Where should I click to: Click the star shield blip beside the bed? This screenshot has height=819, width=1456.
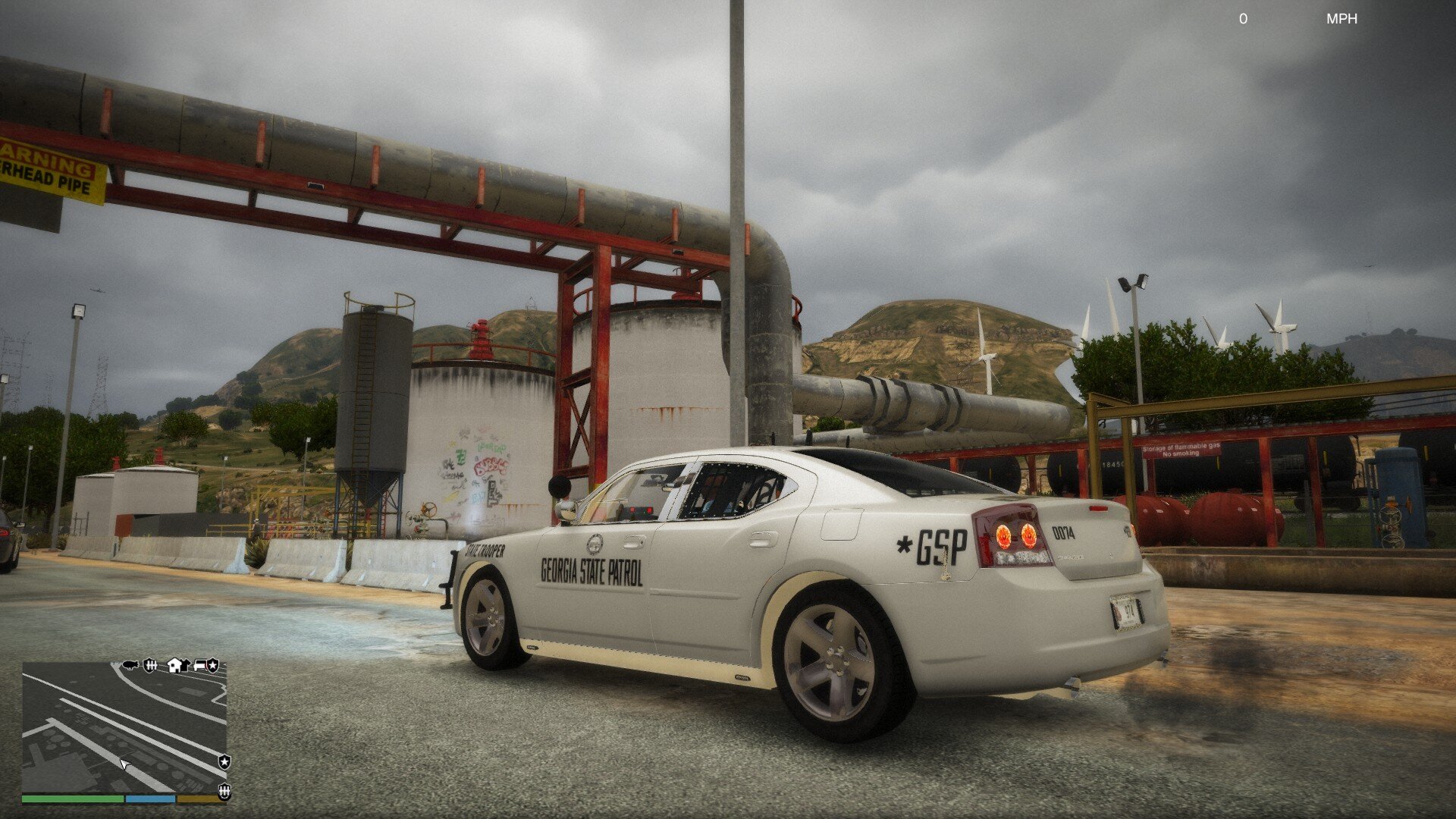[x=213, y=665]
